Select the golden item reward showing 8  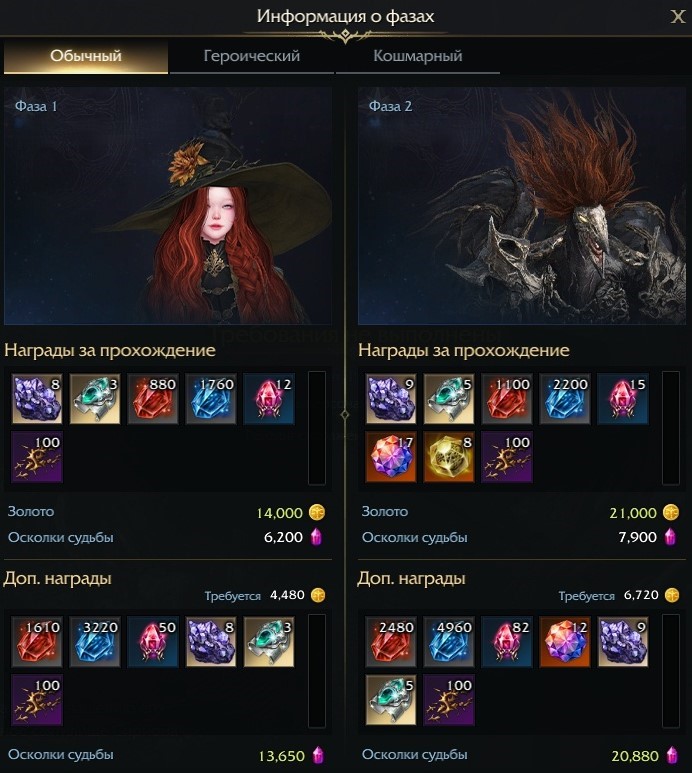click(447, 455)
